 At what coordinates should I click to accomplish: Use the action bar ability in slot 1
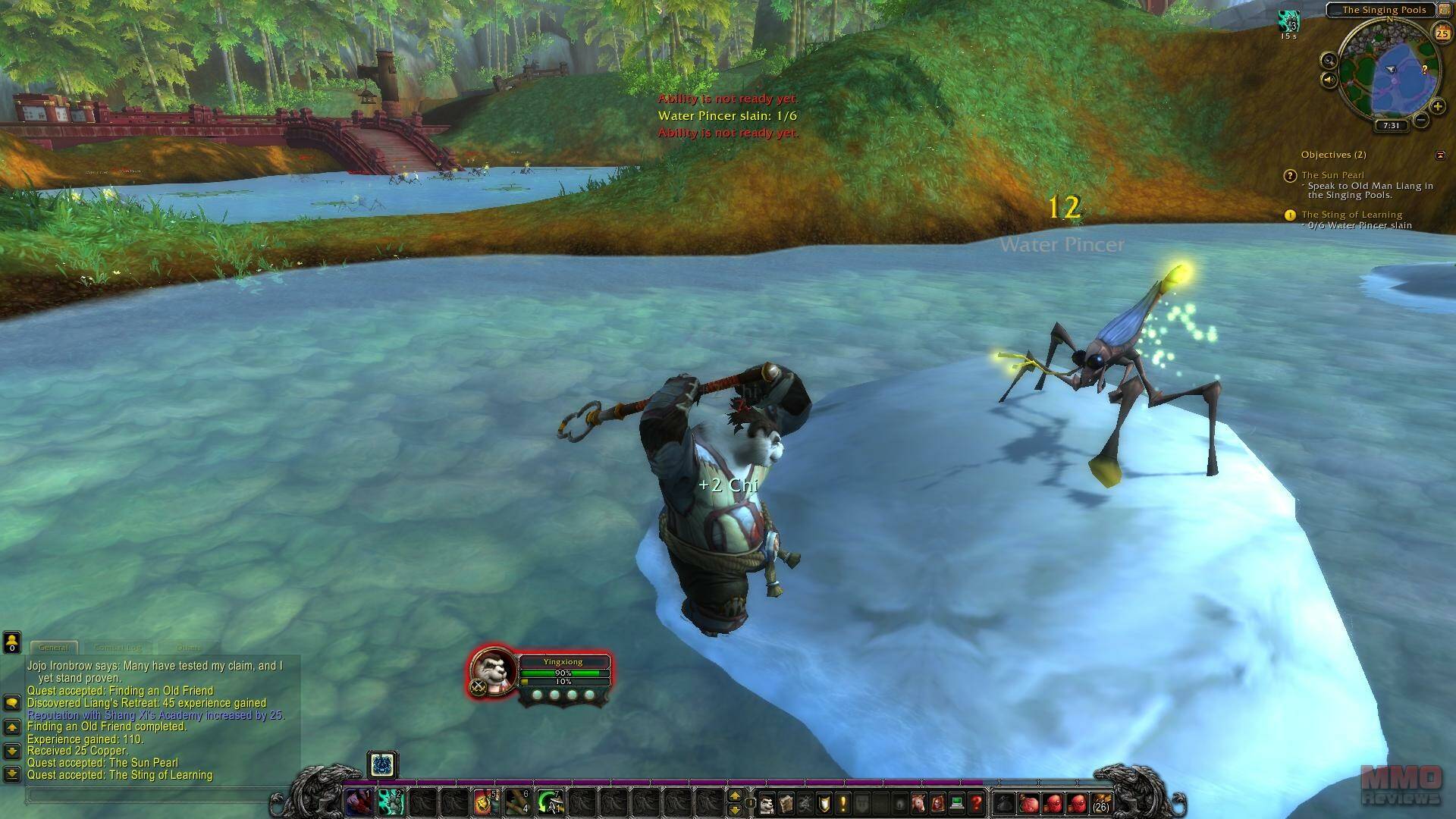pos(359,802)
